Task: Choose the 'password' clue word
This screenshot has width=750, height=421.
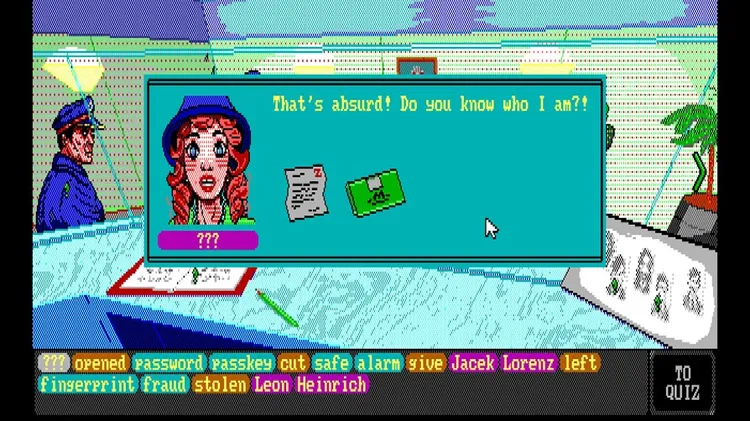Action: [169, 363]
